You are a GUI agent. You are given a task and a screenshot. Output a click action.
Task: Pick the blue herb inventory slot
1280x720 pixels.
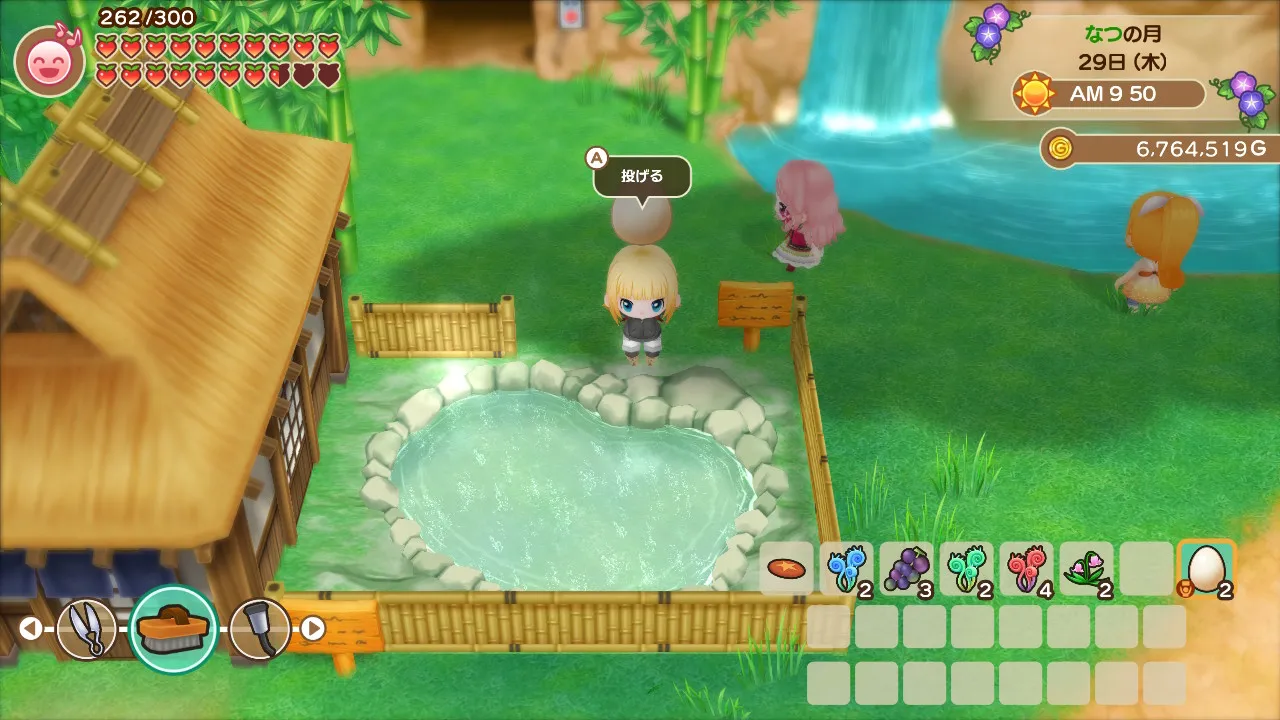[846, 569]
